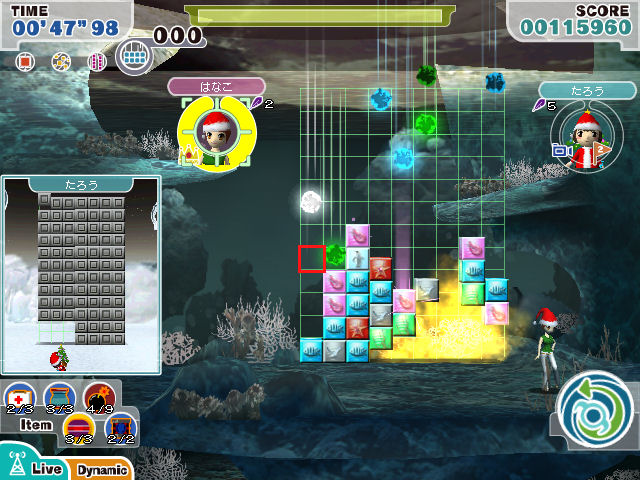Image resolution: width=640 pixels, height=480 pixels.
Task: Use the first-aid kit item
Action: [19, 397]
